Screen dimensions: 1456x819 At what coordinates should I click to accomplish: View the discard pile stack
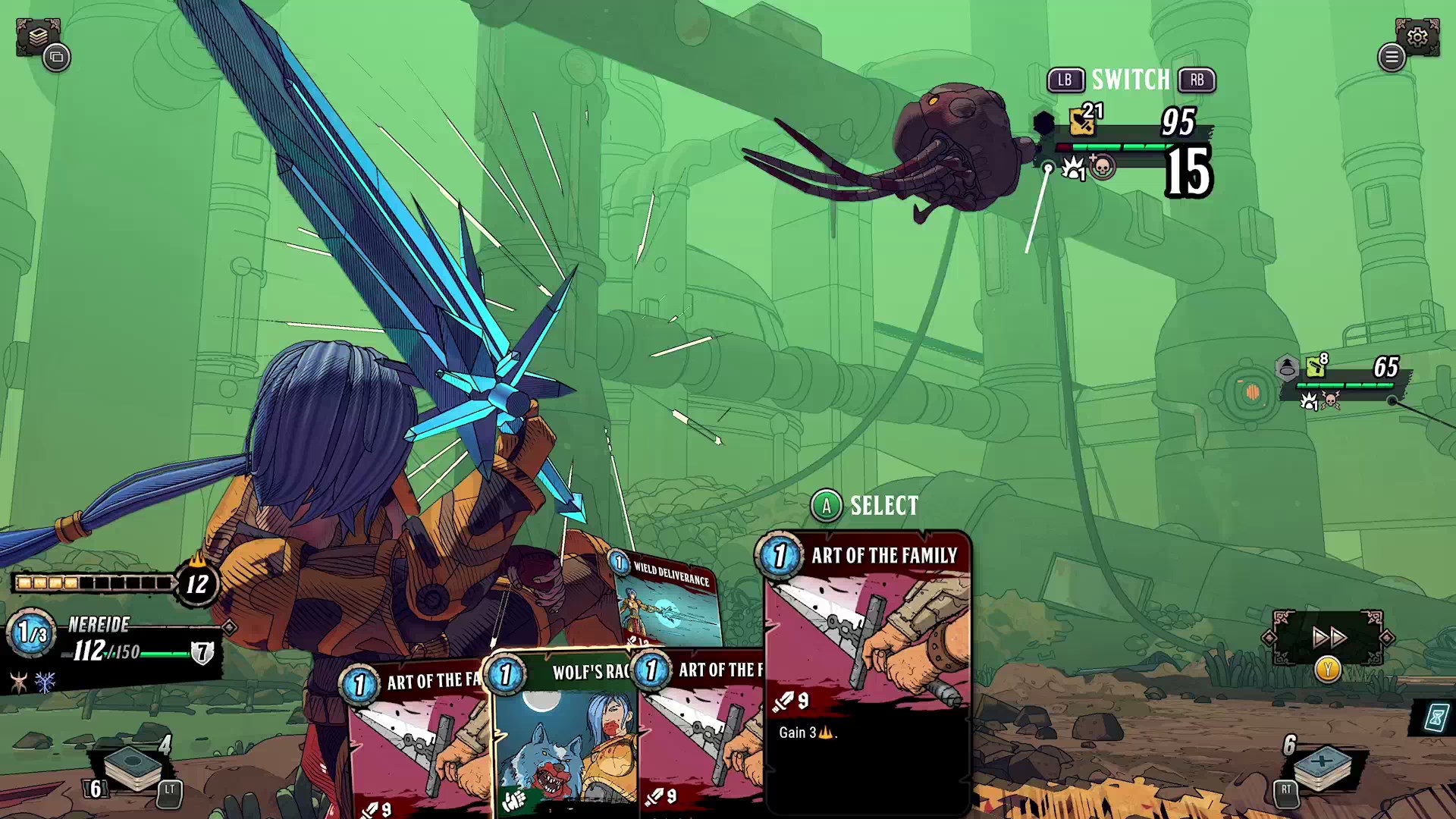coord(1322,767)
